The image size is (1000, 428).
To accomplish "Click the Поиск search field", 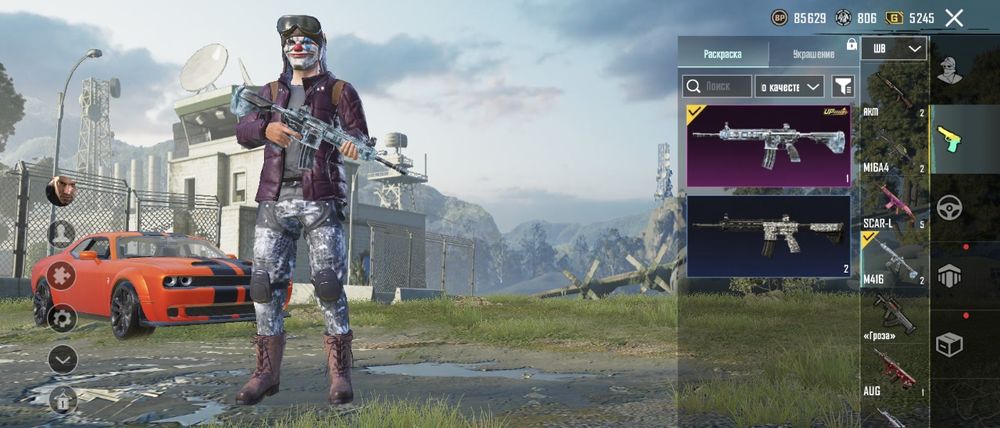I will 717,87.
